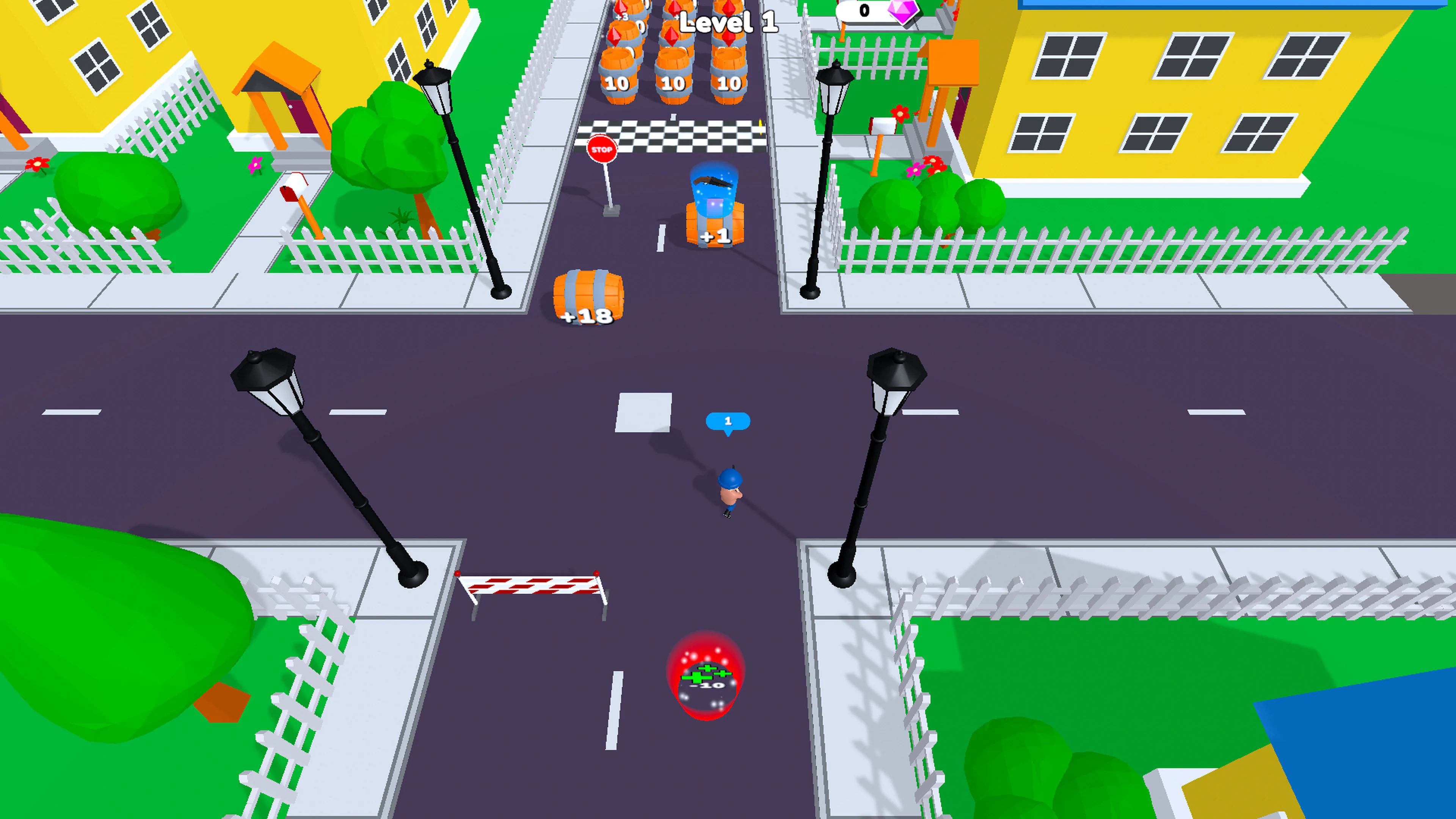The image size is (1456, 819).
Task: Tap the checkered finish line
Action: pos(673,133)
